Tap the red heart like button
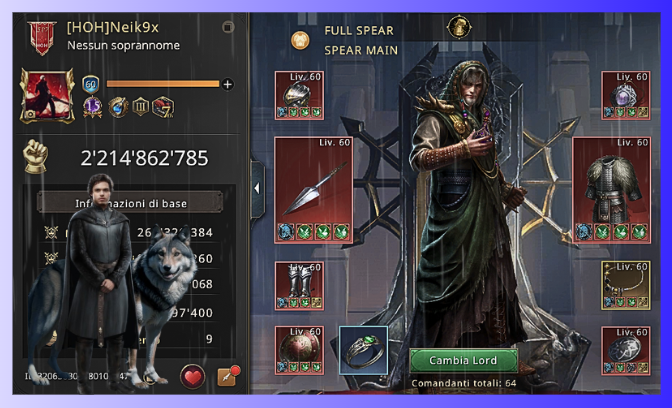The image size is (672, 408). pos(192,377)
